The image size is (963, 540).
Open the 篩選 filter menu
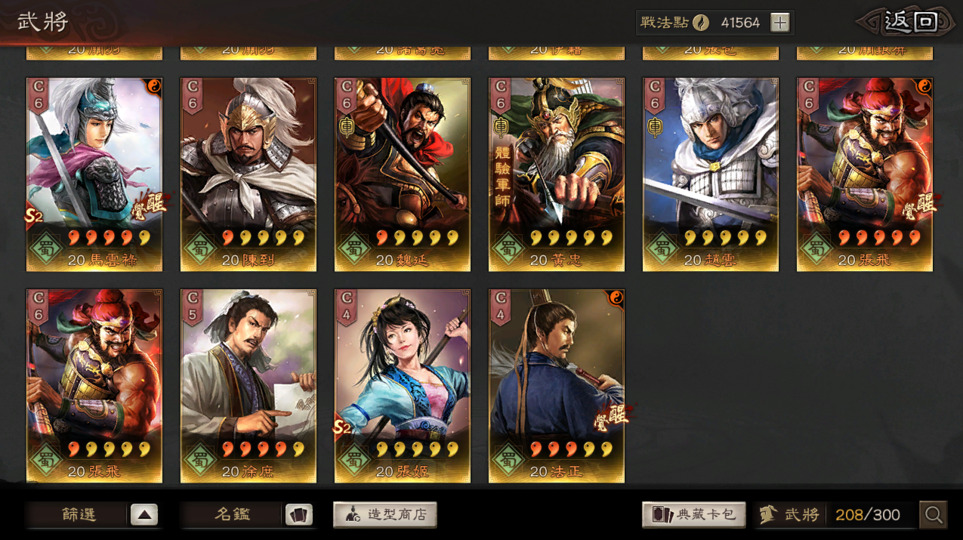click(93, 515)
